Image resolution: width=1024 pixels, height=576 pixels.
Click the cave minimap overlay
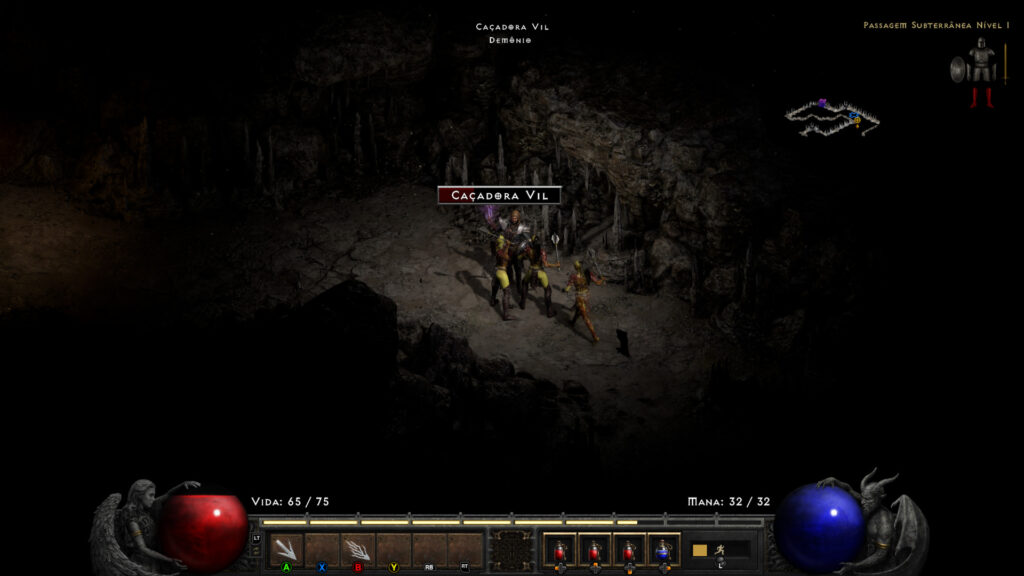coord(831,117)
